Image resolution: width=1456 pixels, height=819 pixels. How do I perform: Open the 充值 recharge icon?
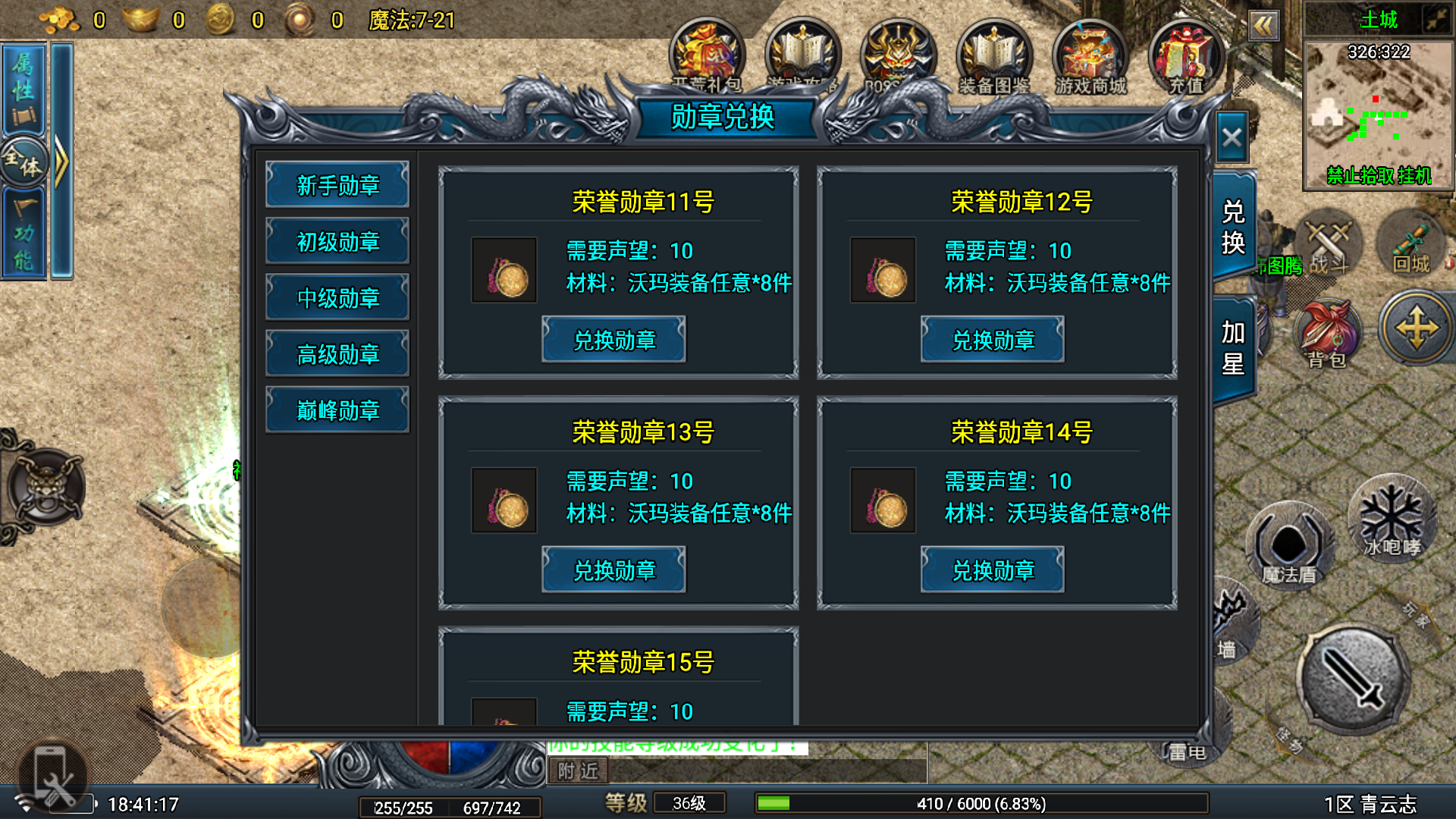coord(1185,58)
